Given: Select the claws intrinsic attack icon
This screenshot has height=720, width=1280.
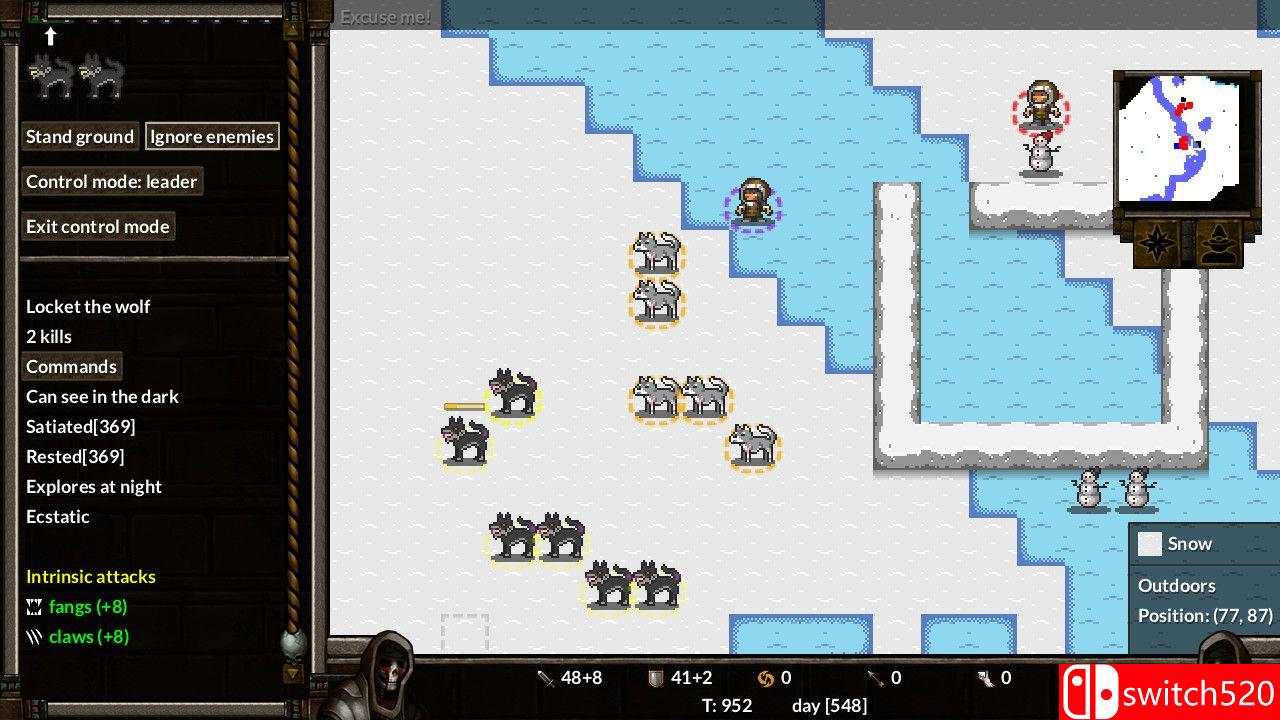Looking at the screenshot, I should [x=33, y=636].
